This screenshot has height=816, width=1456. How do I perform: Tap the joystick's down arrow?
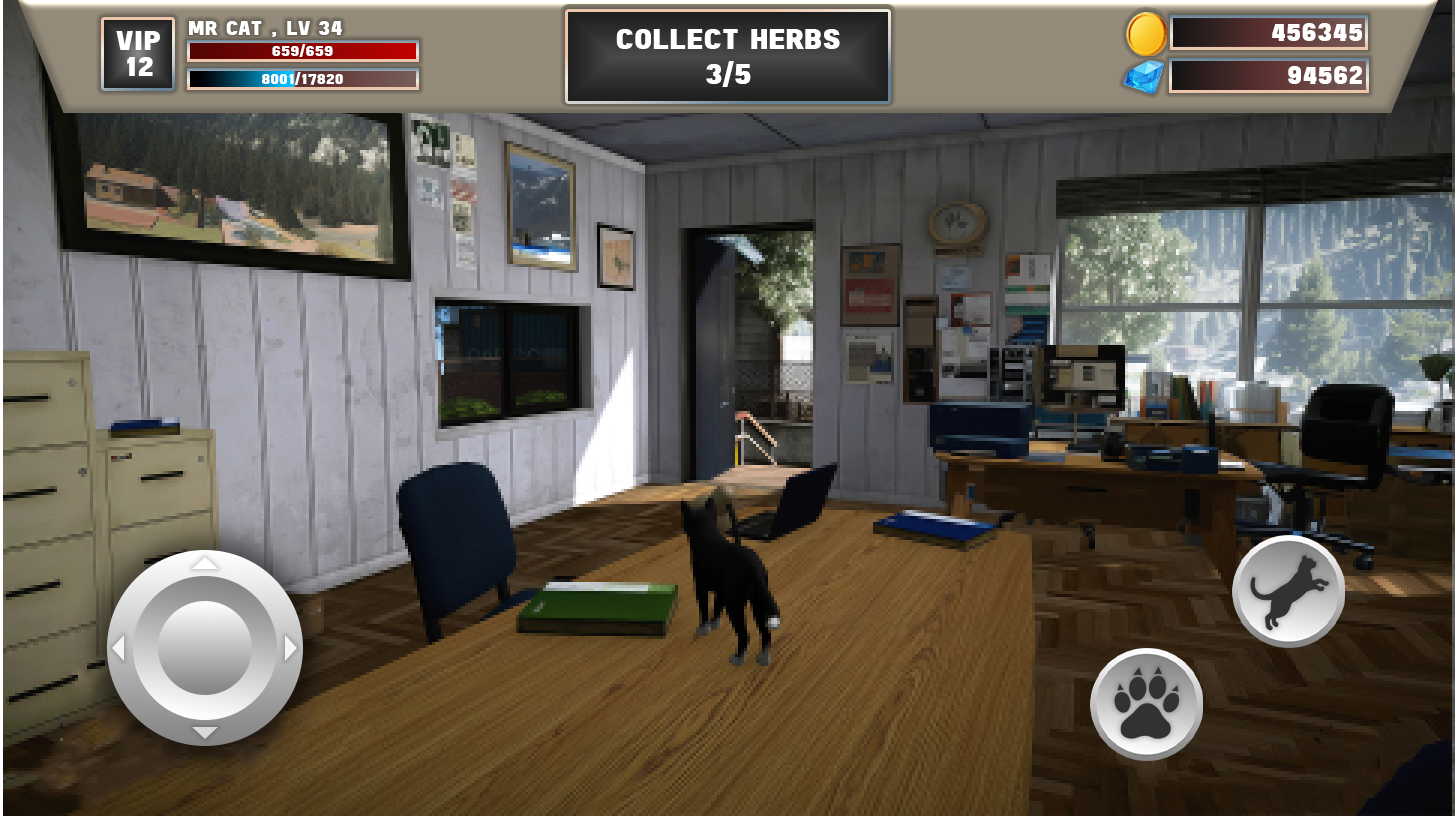[205, 733]
